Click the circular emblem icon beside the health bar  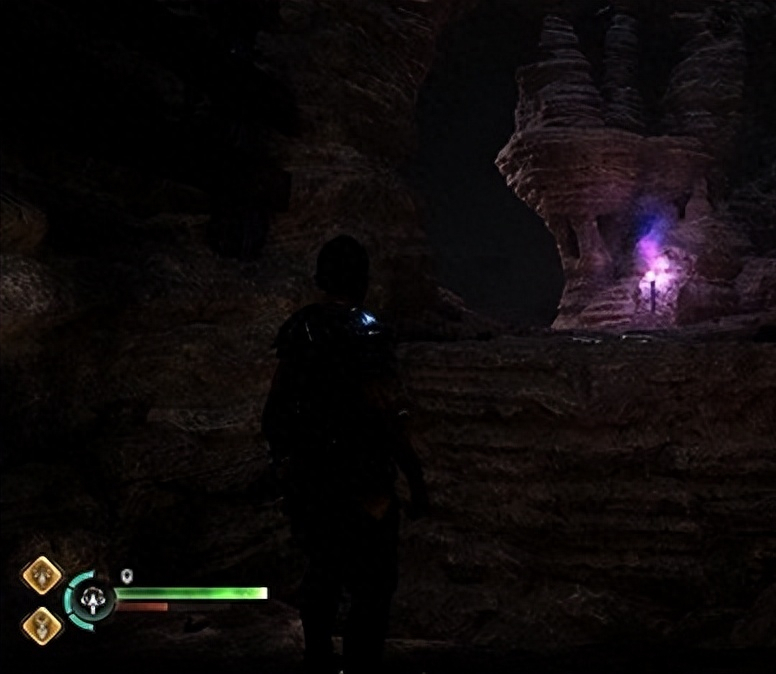pyautogui.click(x=94, y=600)
